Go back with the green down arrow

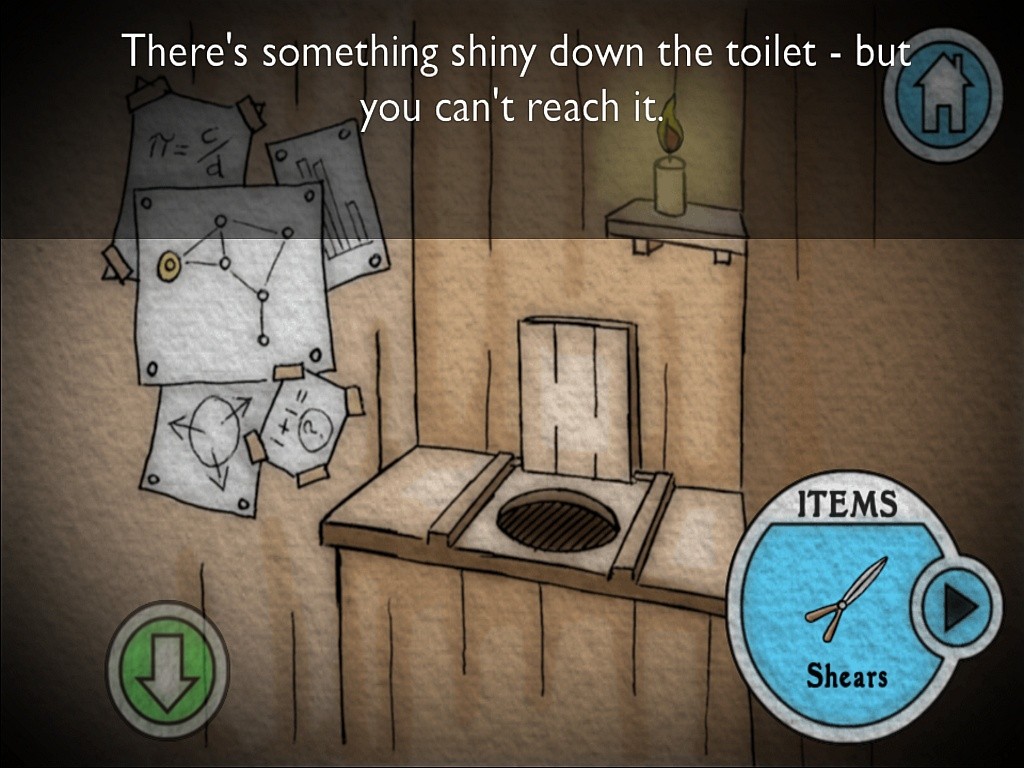168,669
